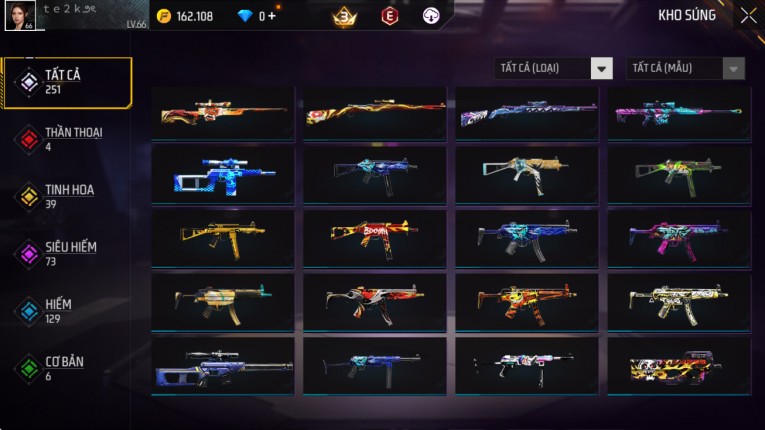Click the gold coin balance icon
The width and height of the screenshot is (765, 430).
(164, 16)
